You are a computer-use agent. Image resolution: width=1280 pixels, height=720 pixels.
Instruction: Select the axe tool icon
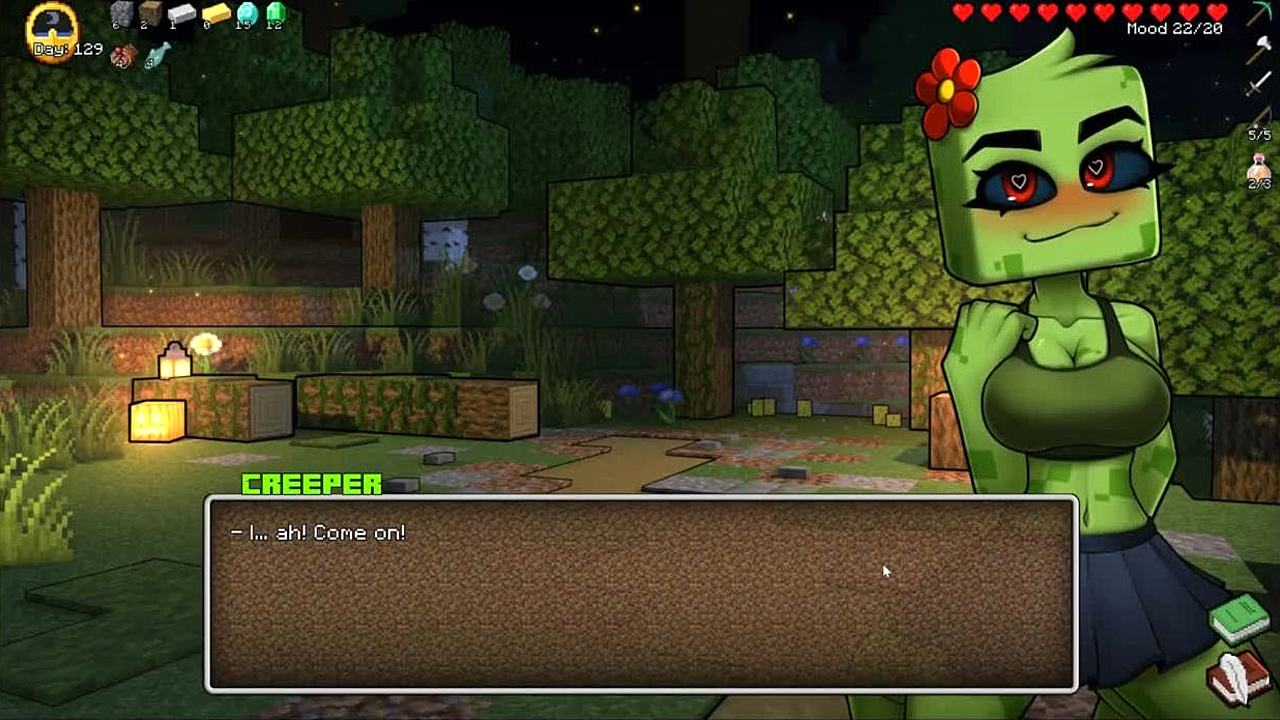pos(1258,50)
